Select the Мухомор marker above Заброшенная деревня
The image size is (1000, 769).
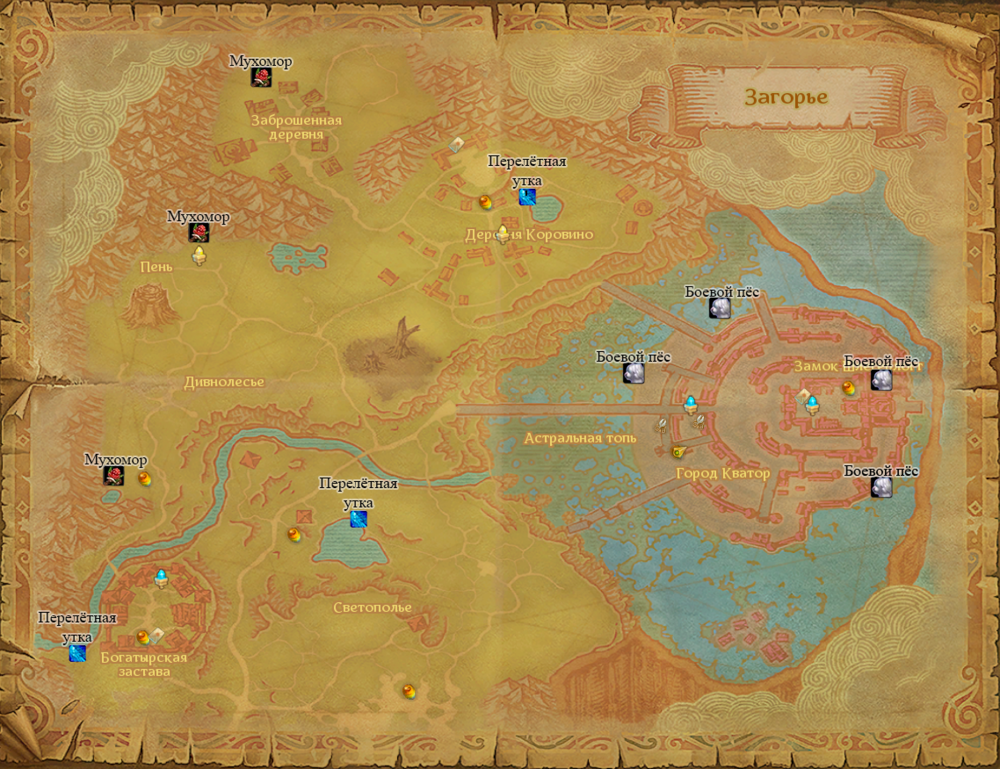point(261,79)
